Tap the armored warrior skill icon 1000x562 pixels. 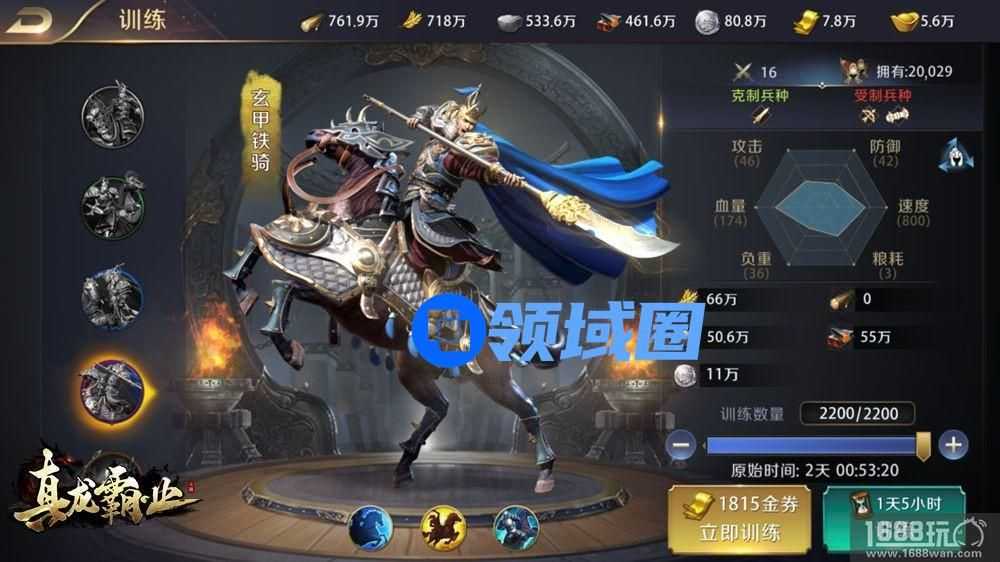click(517, 528)
